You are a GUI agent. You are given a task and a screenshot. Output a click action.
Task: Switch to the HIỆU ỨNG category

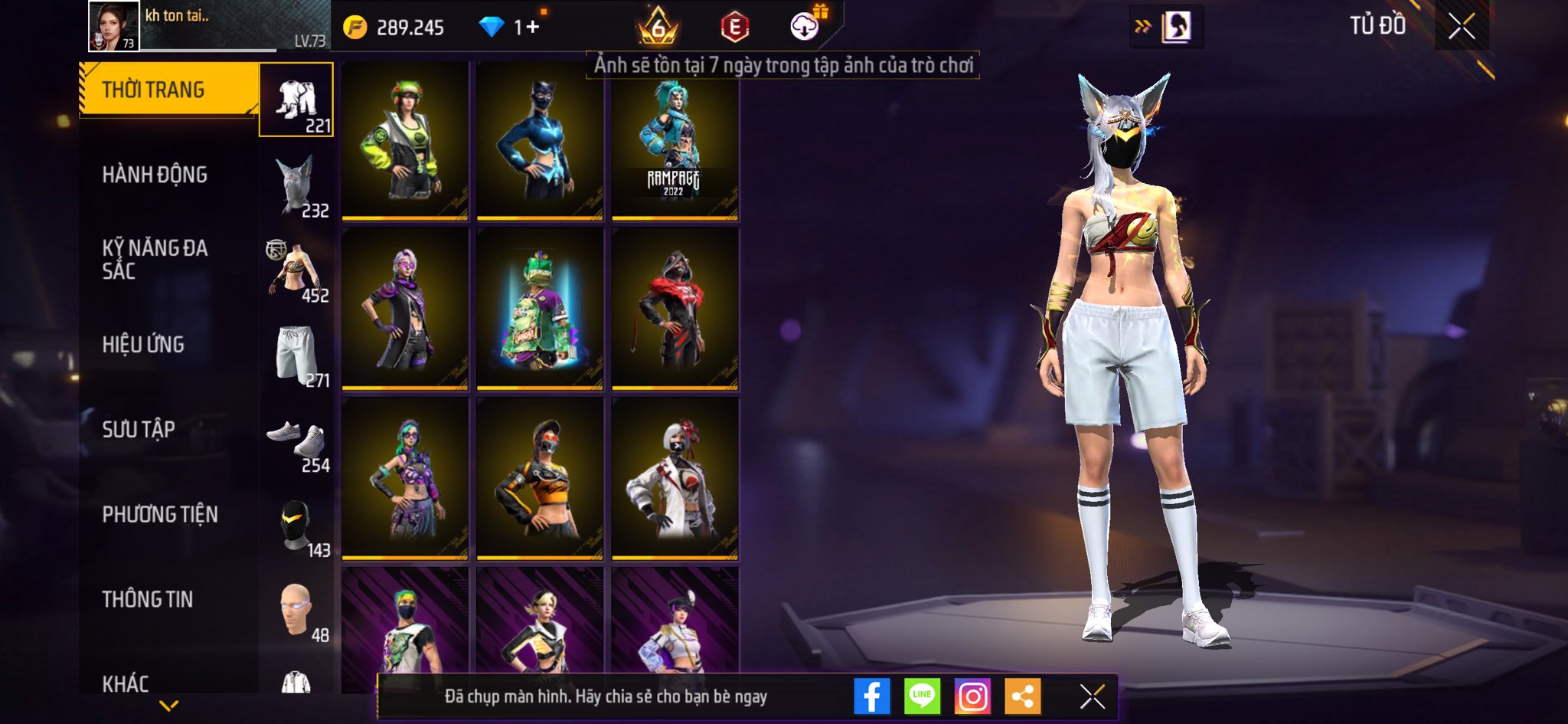point(143,345)
